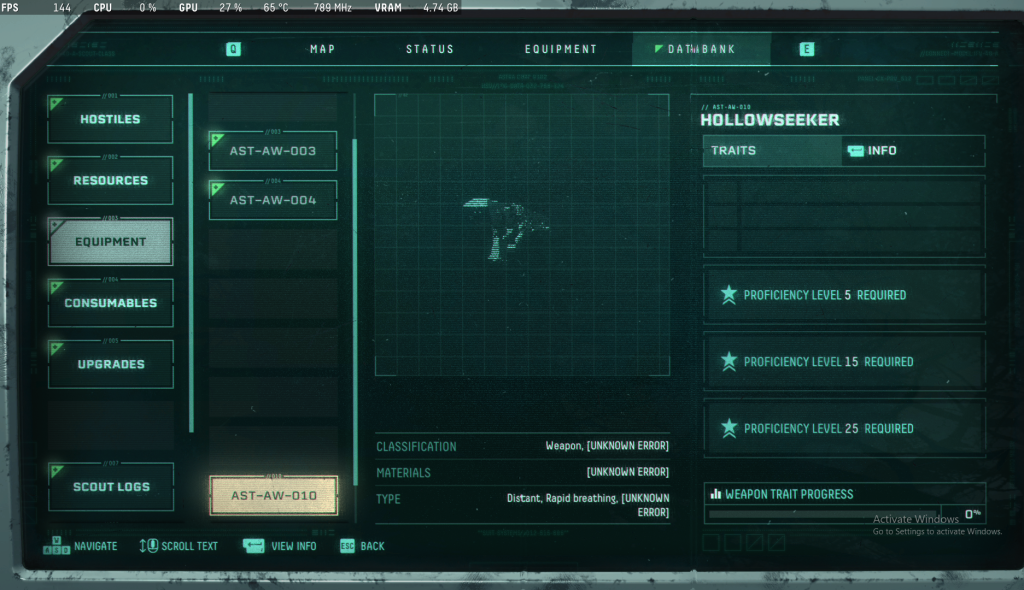Image resolution: width=1024 pixels, height=590 pixels.
Task: Click the Proficiency Level 5 trait row
Action: (844, 295)
